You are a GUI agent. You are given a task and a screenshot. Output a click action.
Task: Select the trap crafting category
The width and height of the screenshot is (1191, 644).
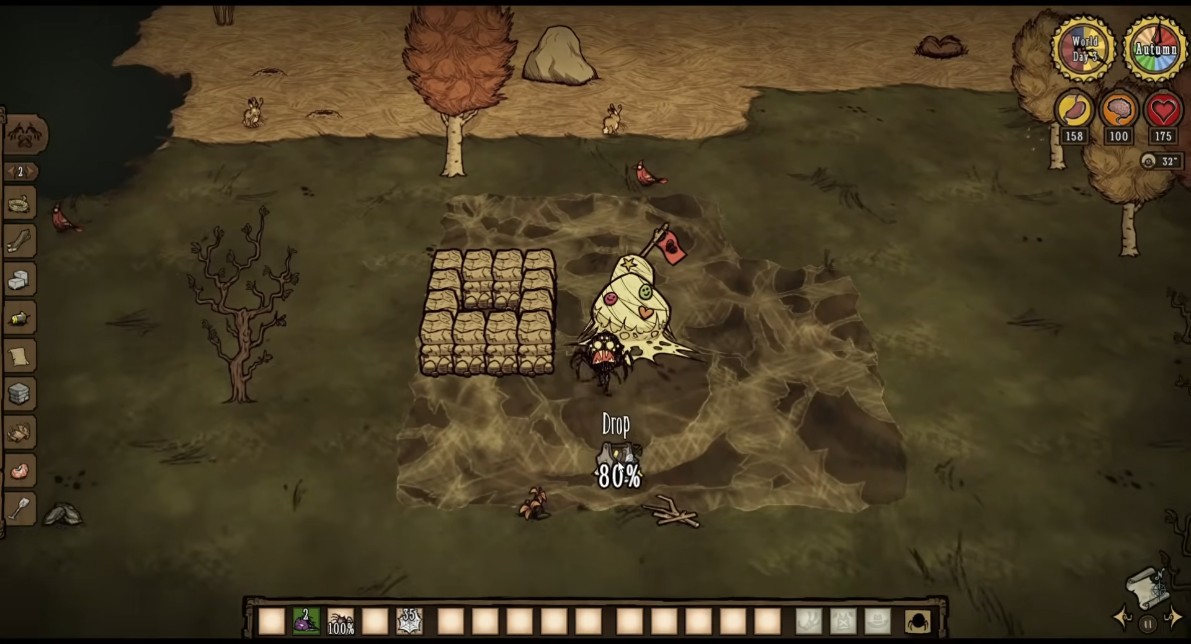[x=20, y=204]
